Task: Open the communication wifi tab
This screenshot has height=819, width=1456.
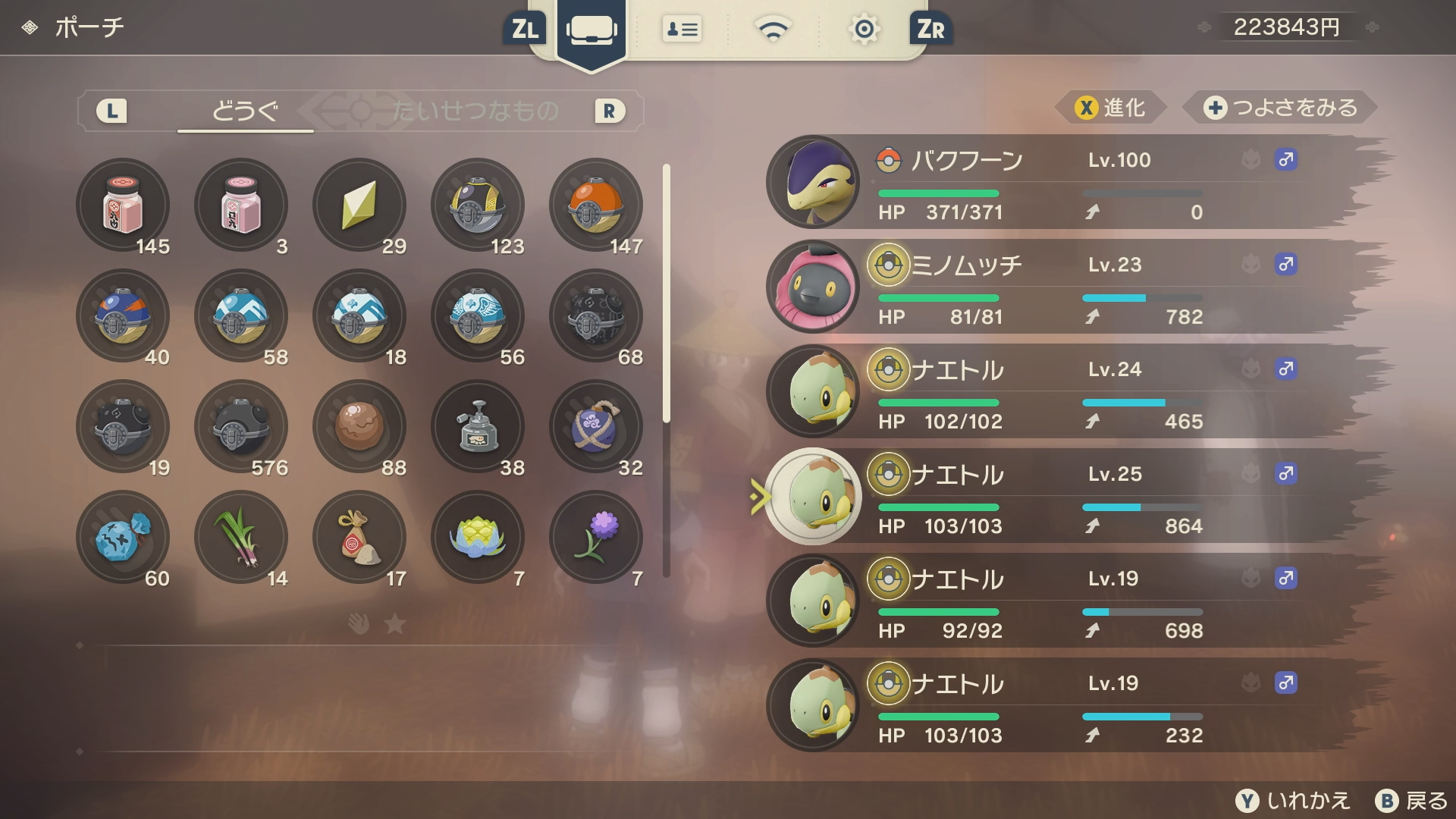Action: click(x=773, y=30)
